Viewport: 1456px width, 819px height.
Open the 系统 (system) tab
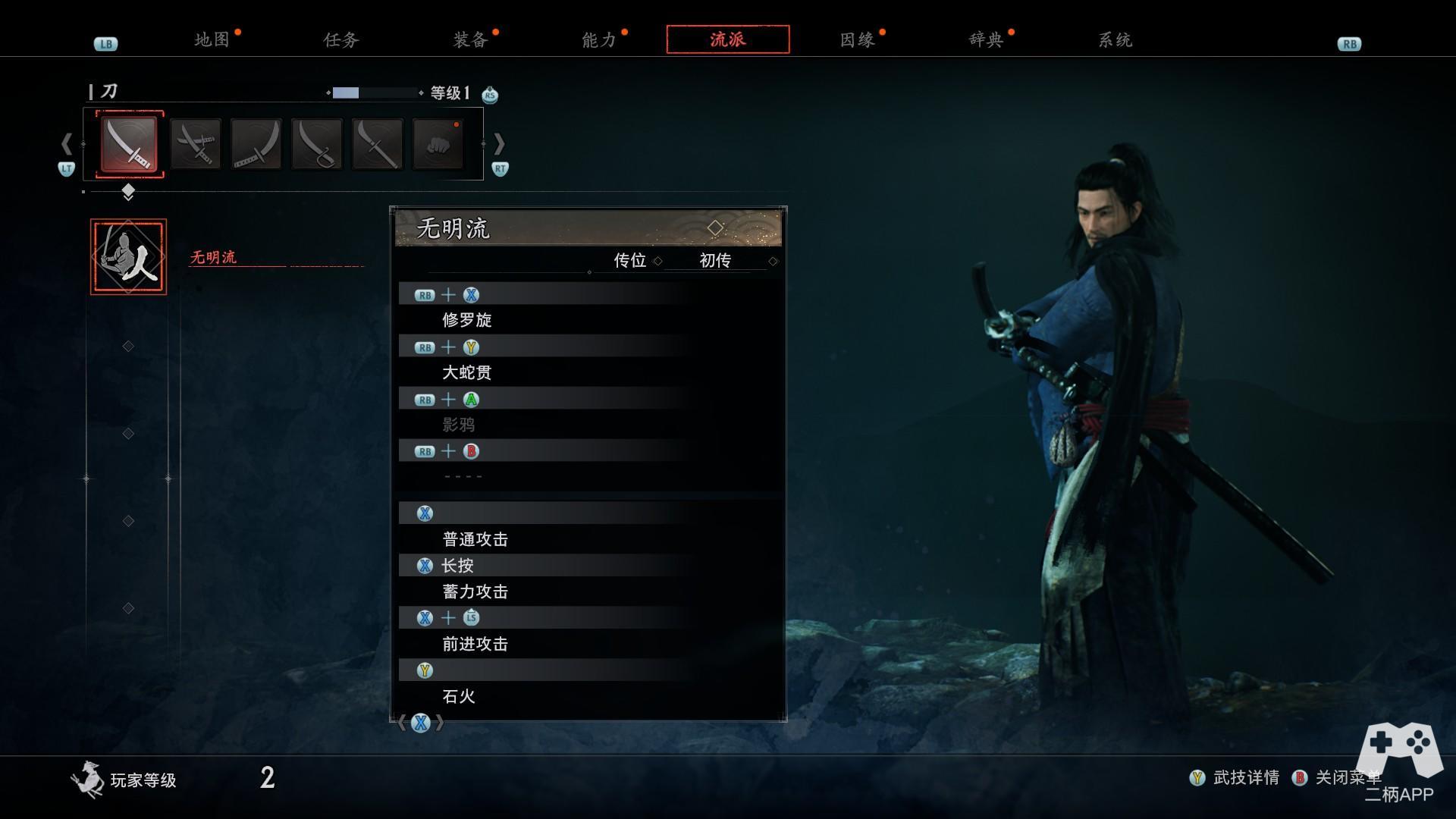tap(1115, 40)
